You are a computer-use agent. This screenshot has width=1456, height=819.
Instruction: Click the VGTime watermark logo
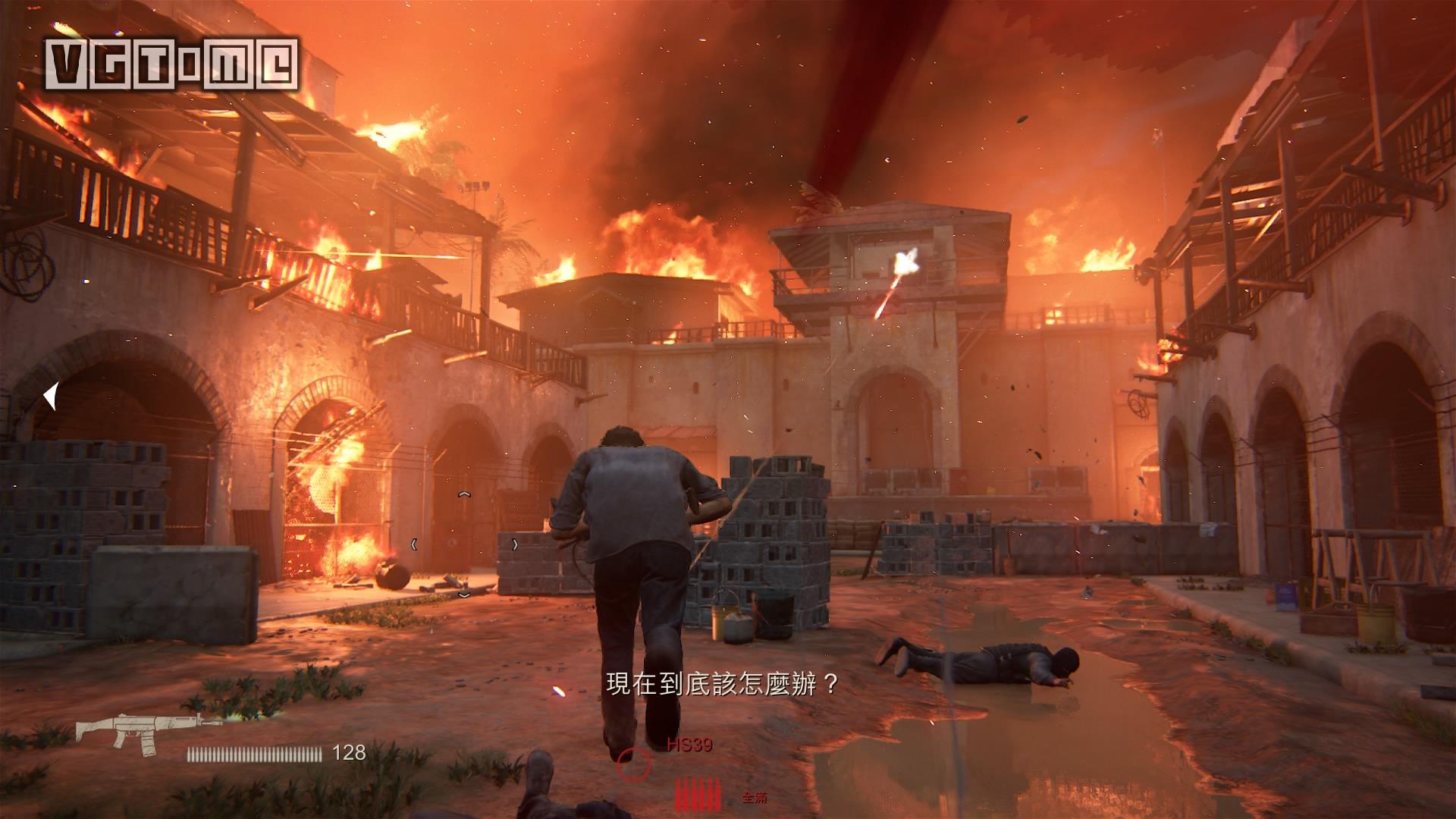(x=172, y=64)
